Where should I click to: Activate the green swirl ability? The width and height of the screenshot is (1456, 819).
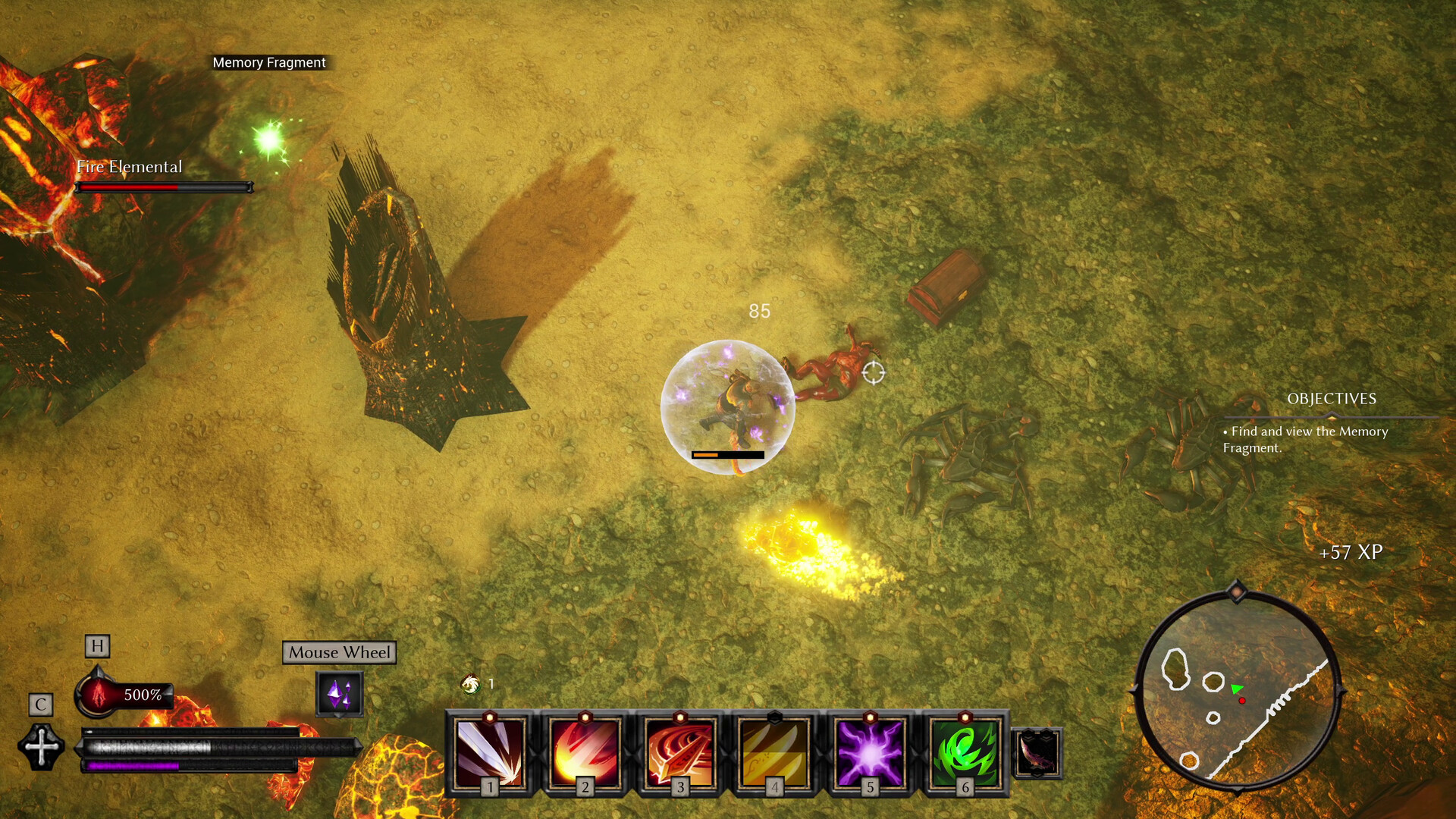(965, 752)
